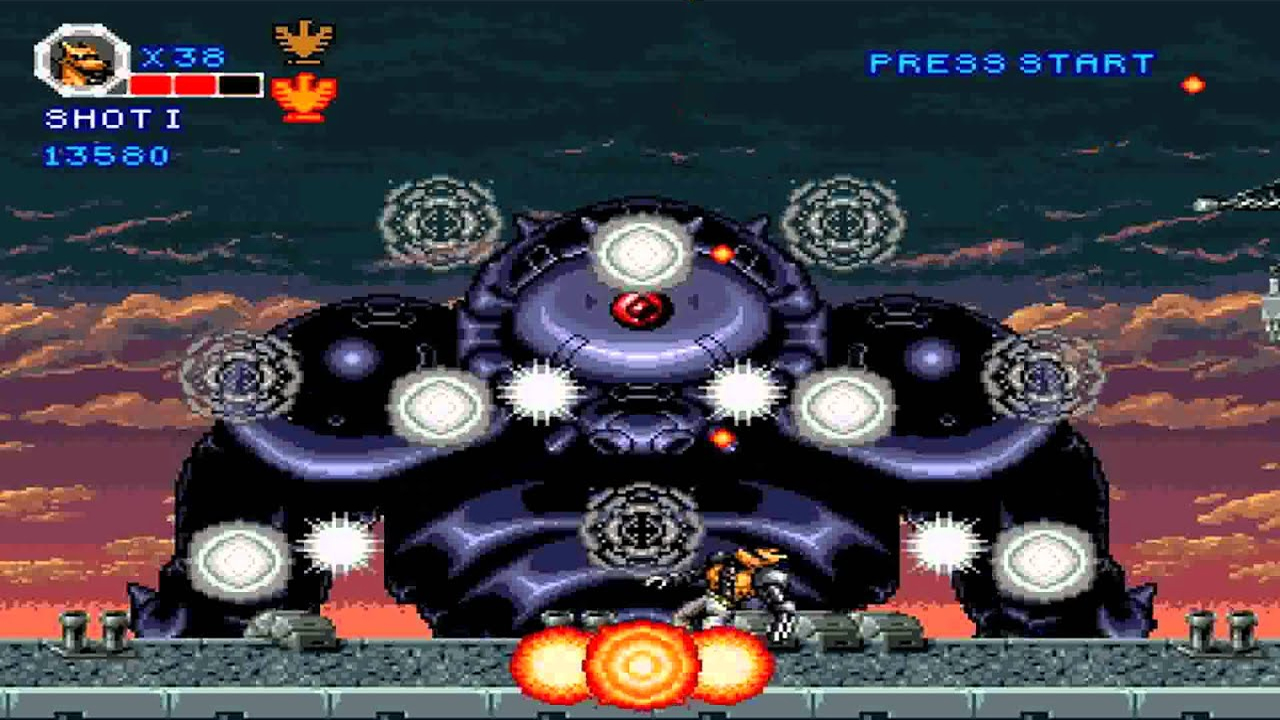Click the PRESS START text
1280x720 pixels.
[x=1010, y=62]
